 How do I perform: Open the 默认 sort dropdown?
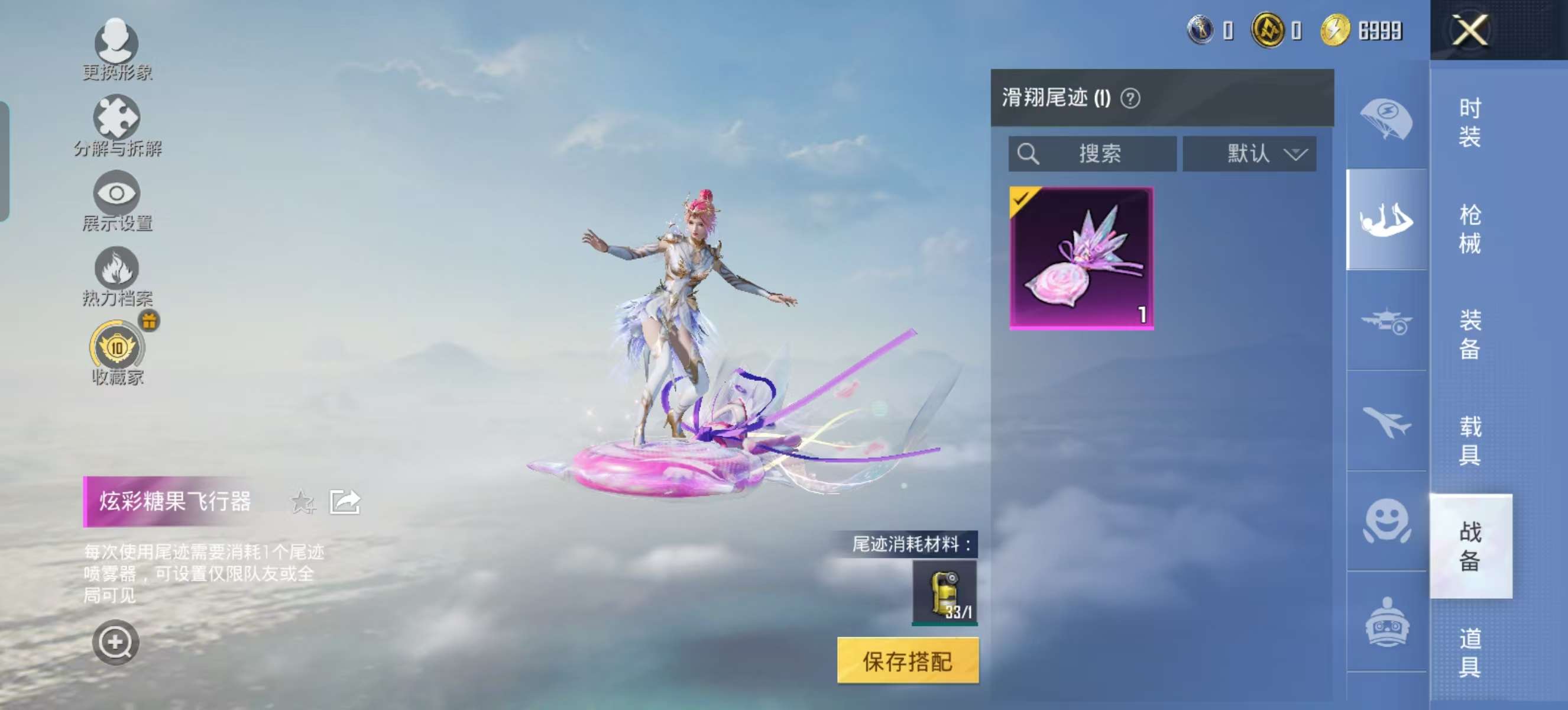point(1249,153)
